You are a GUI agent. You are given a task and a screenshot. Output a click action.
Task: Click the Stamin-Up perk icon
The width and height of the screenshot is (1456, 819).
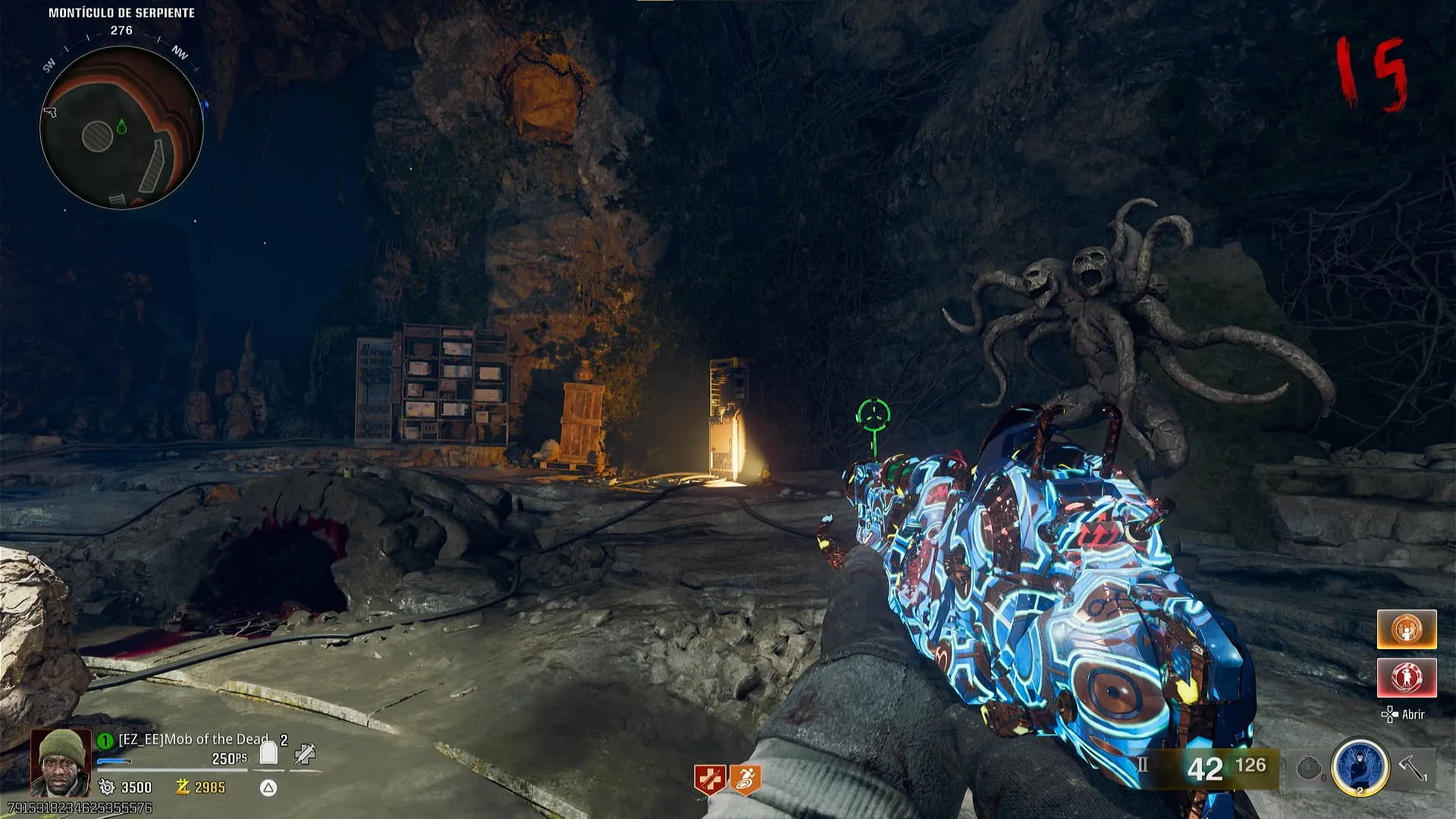pyautogui.click(x=745, y=780)
